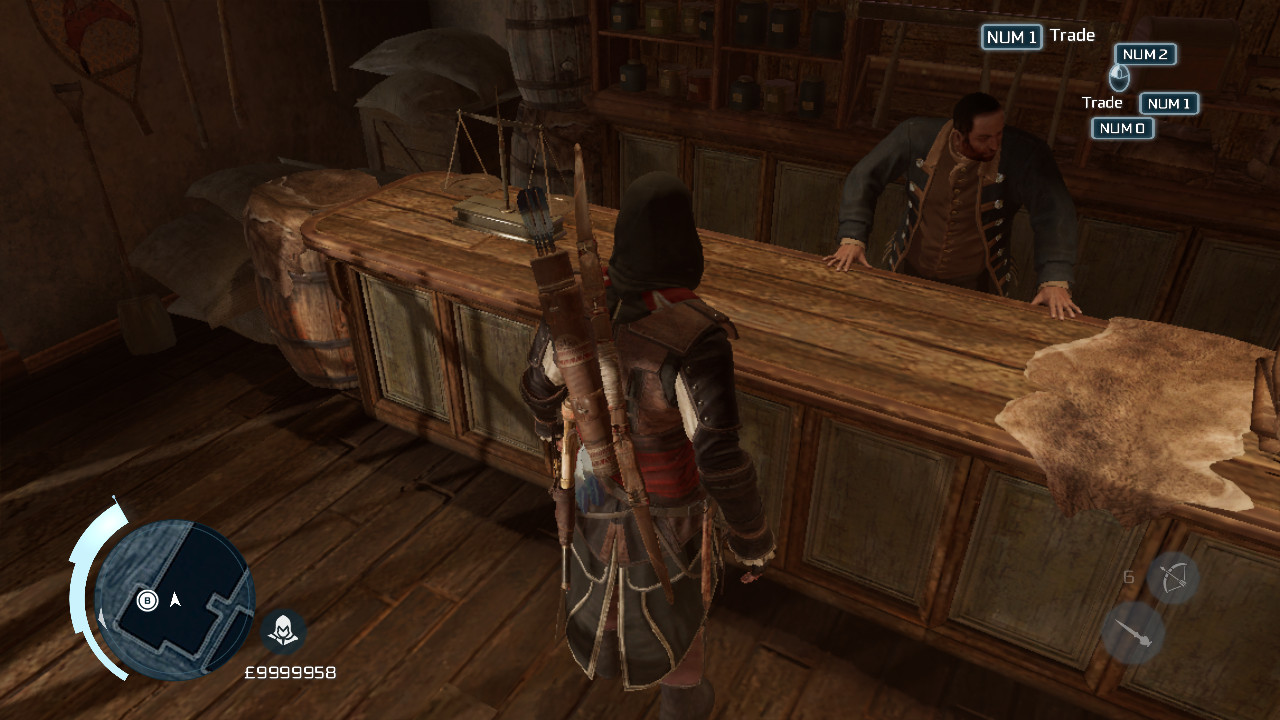
Task: Click the lower Trade label
Action: pos(1102,102)
